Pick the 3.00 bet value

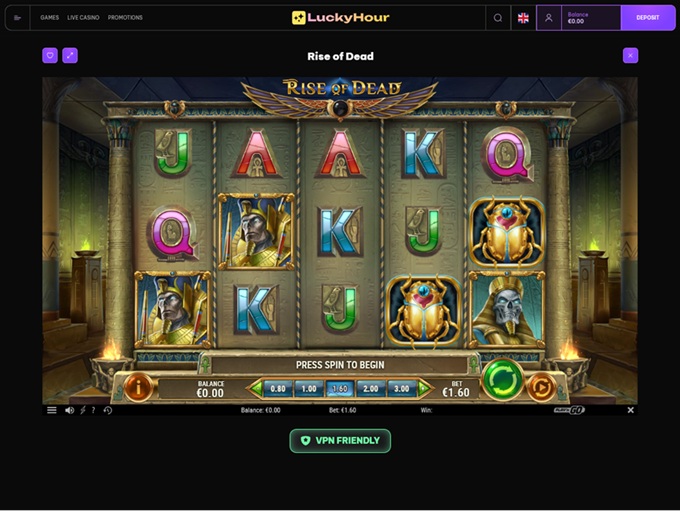coord(402,388)
